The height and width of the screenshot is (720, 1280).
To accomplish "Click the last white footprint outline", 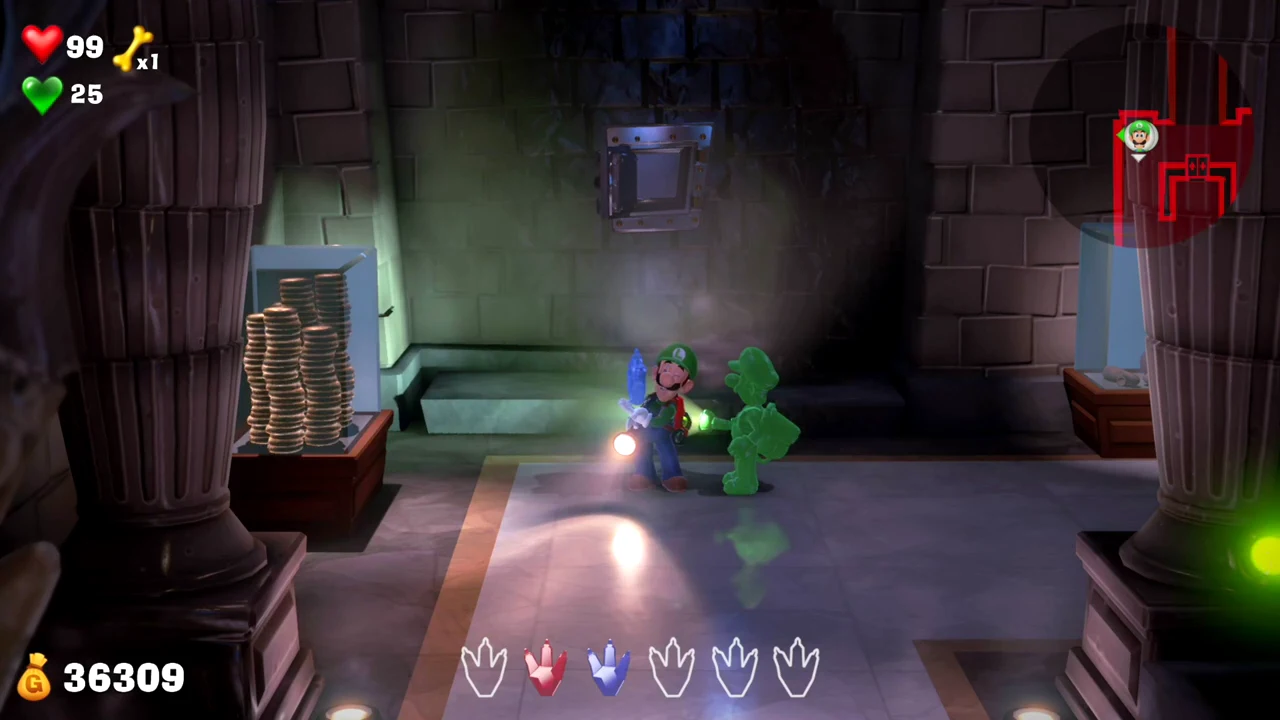I will pyautogui.click(x=797, y=665).
